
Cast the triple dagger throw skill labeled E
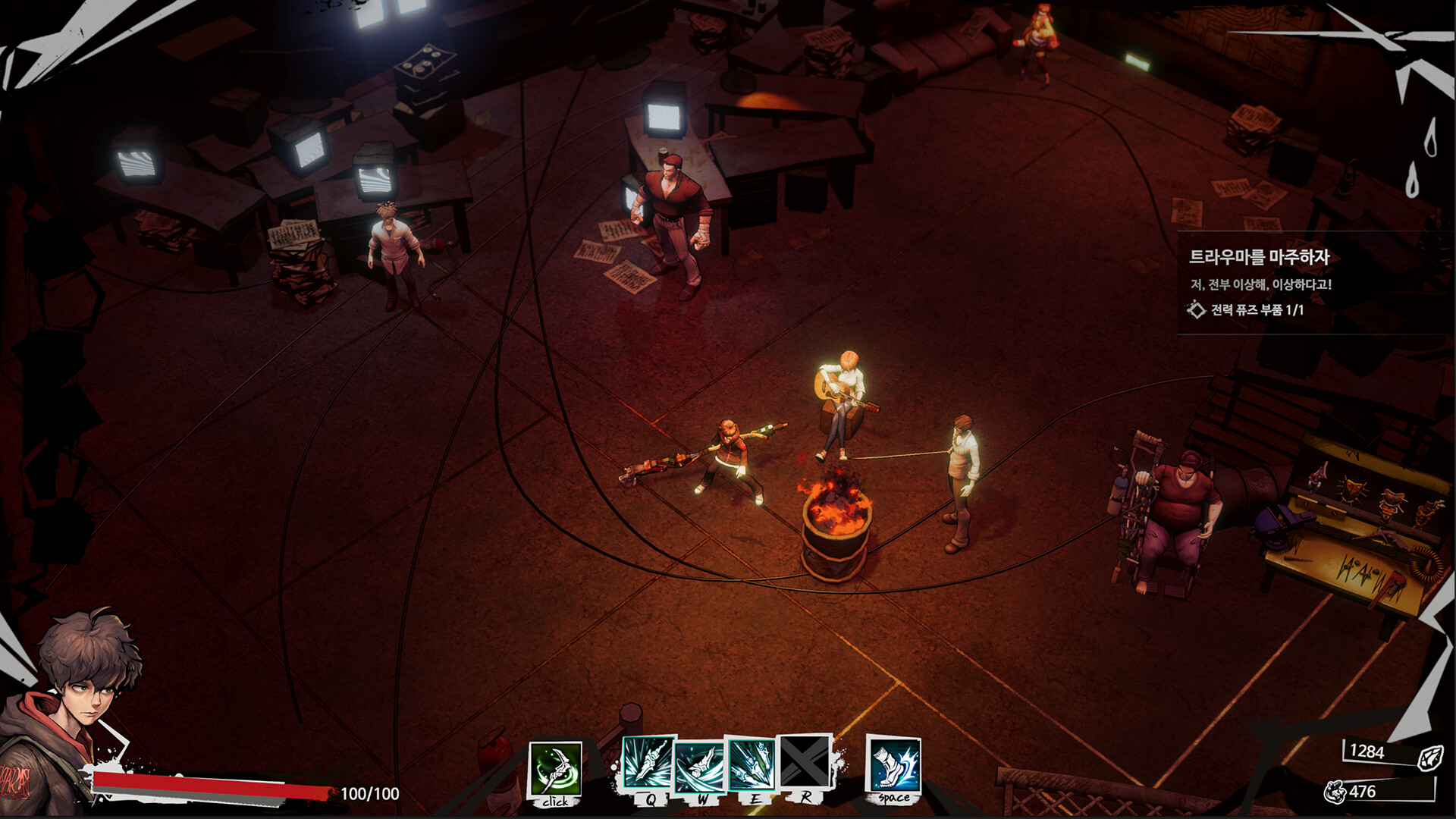752,764
